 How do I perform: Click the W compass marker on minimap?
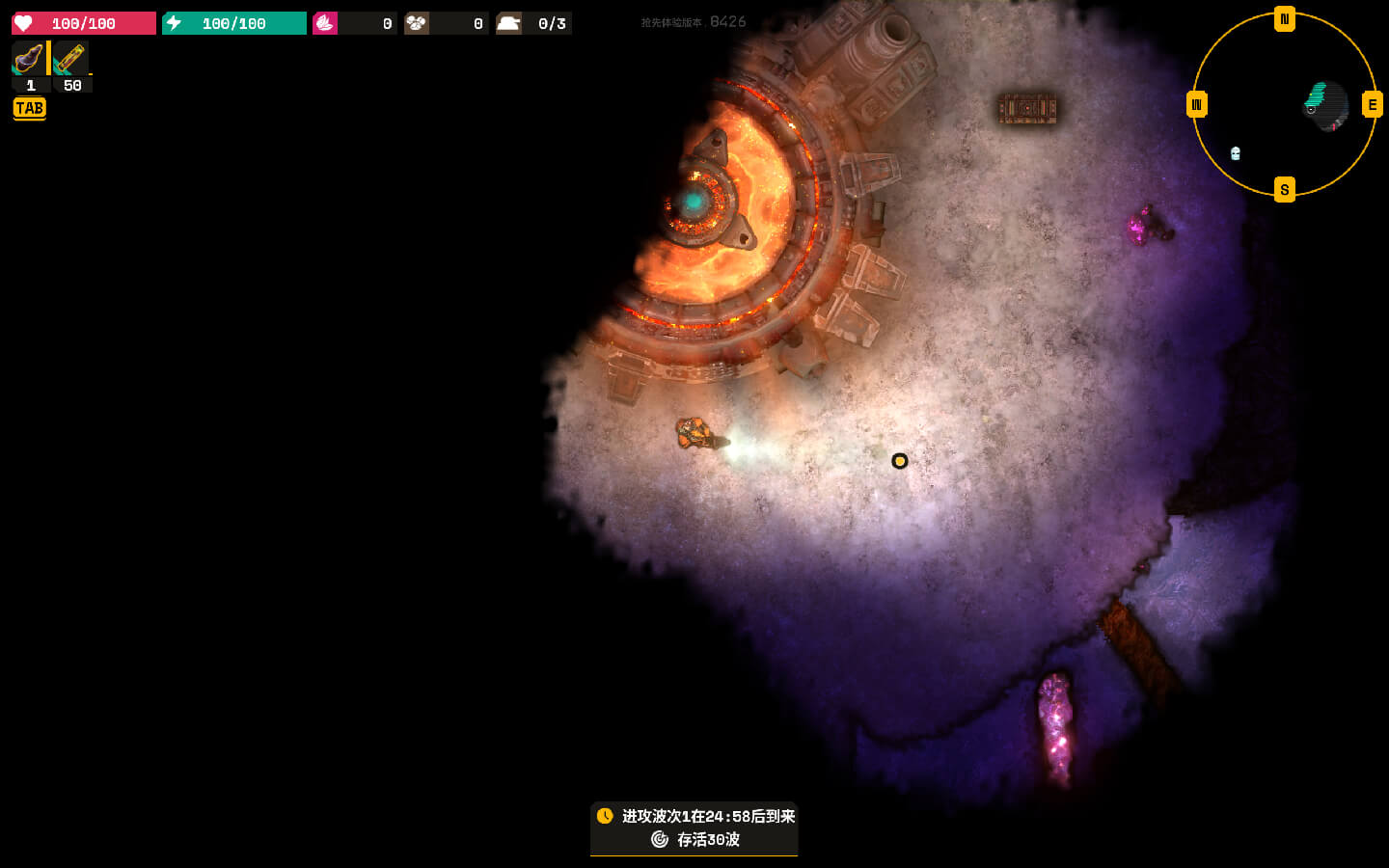(1196, 104)
